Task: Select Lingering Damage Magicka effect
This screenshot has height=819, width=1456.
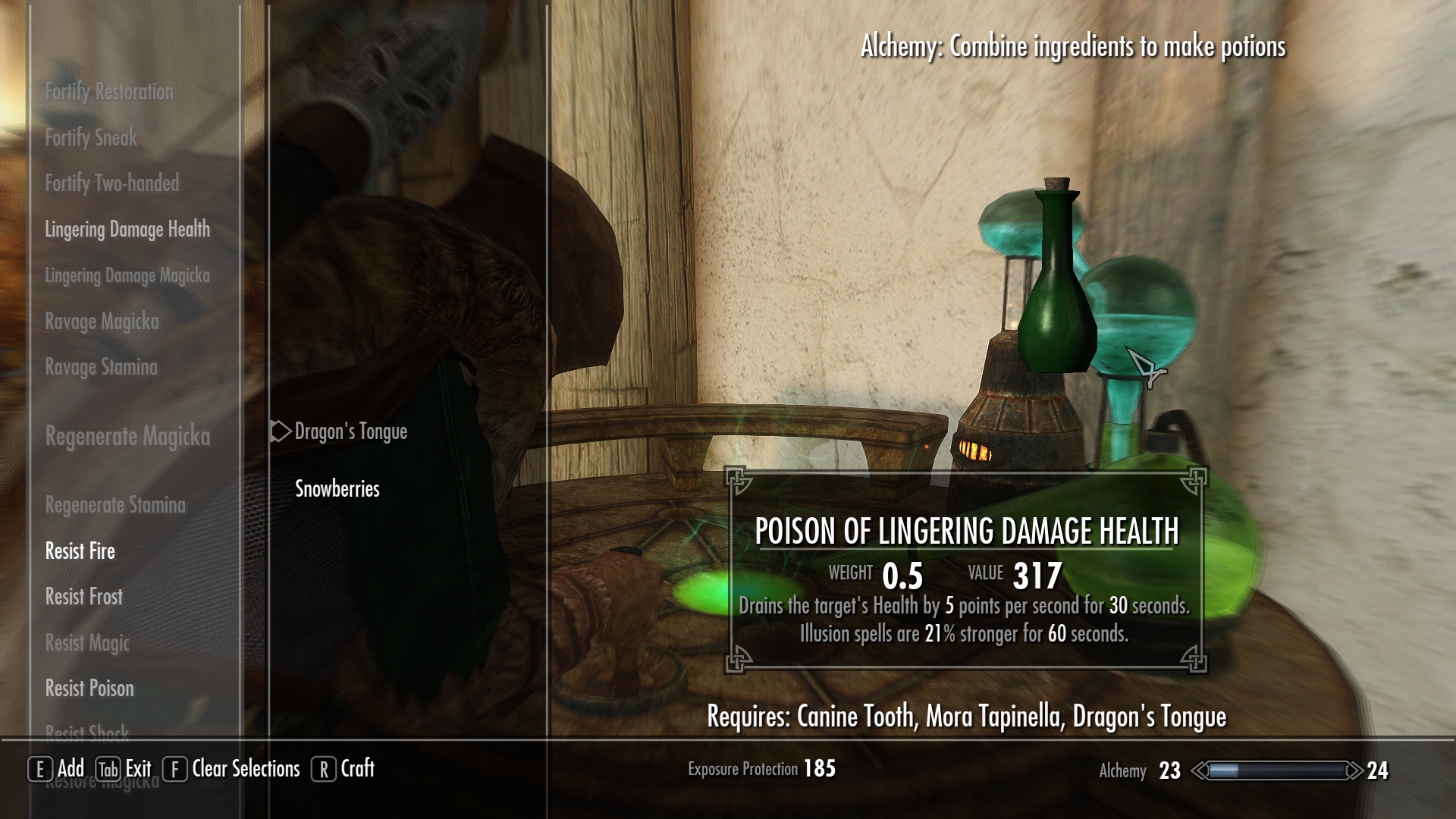Action: coord(127,275)
